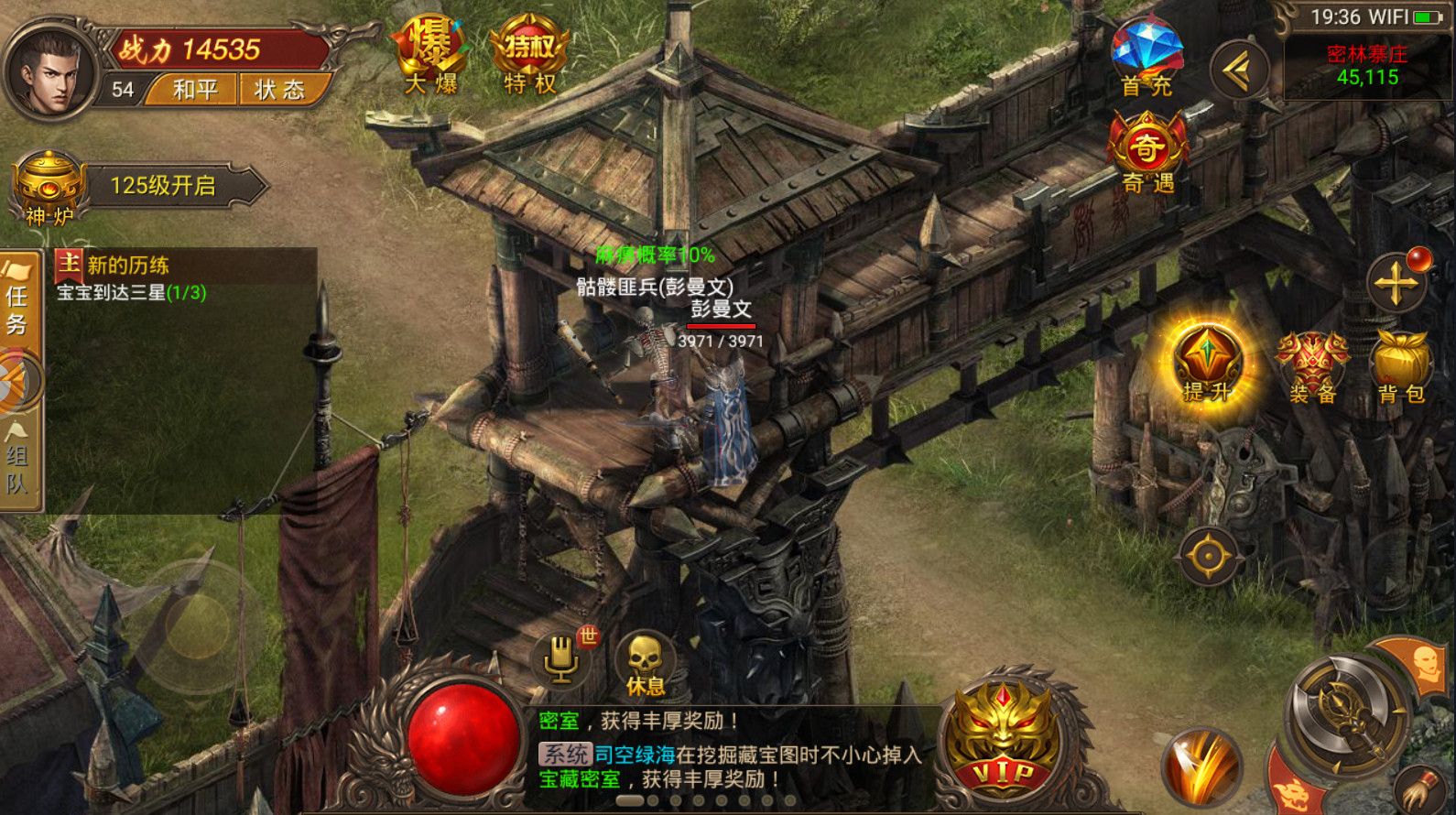Open the 首充 first-recharge diamond icon
This screenshot has height=815, width=1456.
1146,55
